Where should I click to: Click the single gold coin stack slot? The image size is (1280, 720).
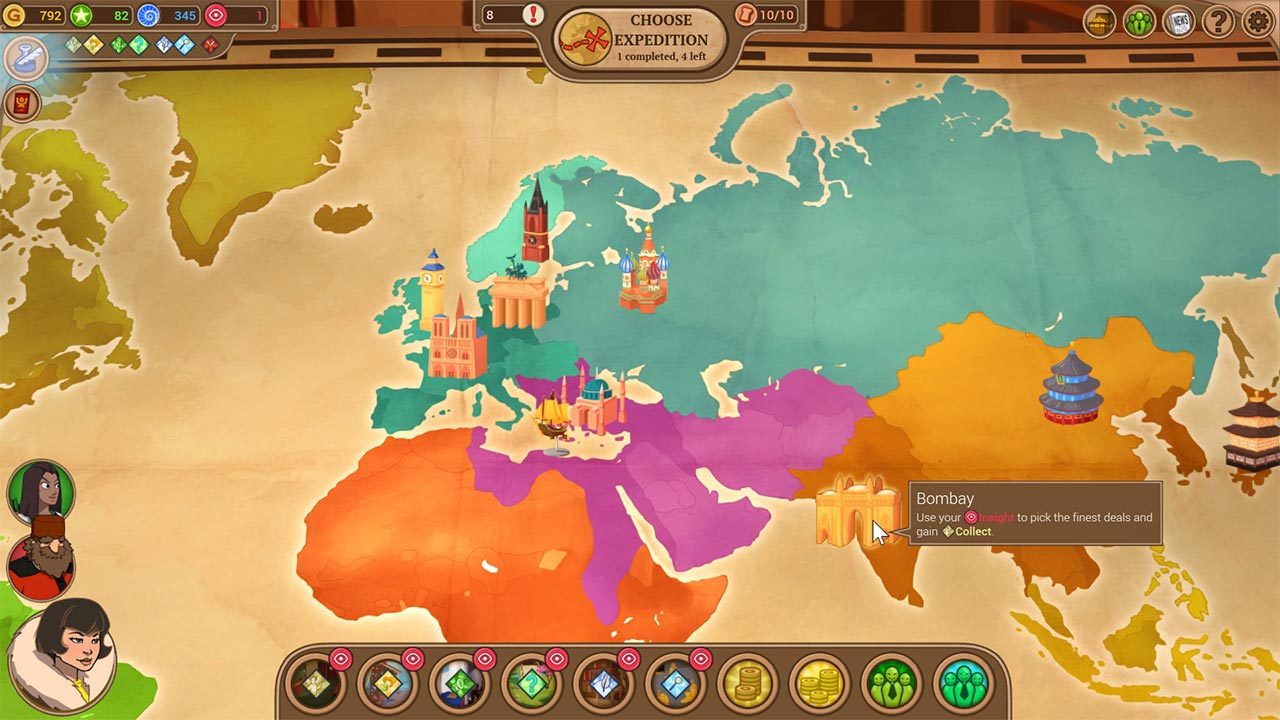747,684
